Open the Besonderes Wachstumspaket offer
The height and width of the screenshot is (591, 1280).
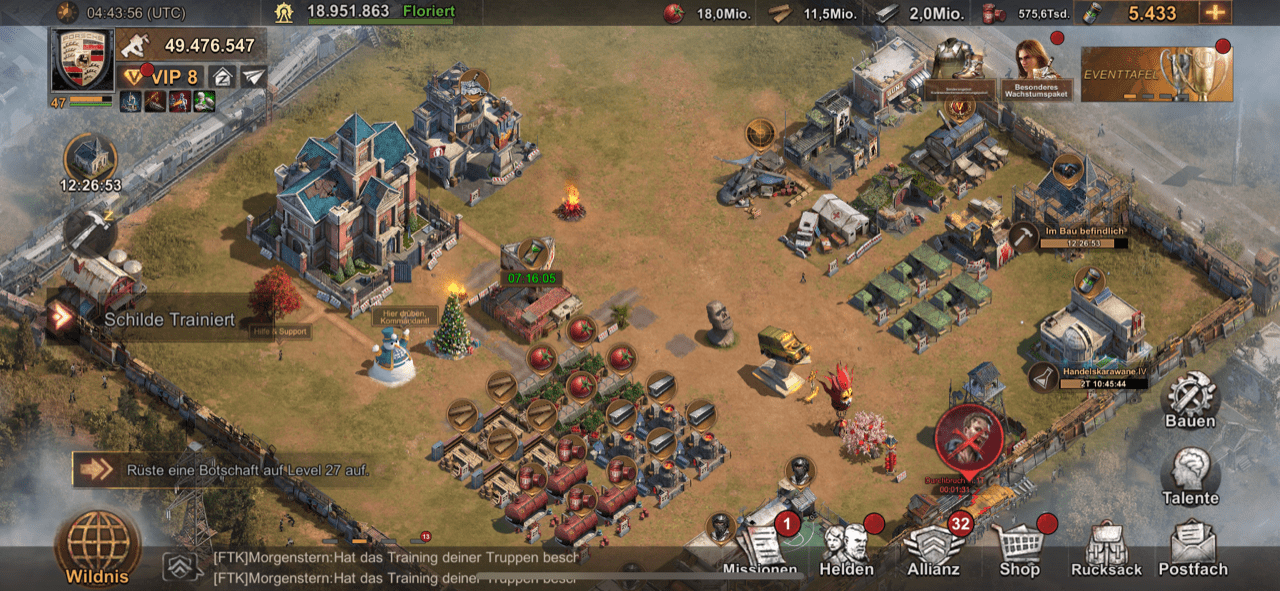click(x=1036, y=69)
